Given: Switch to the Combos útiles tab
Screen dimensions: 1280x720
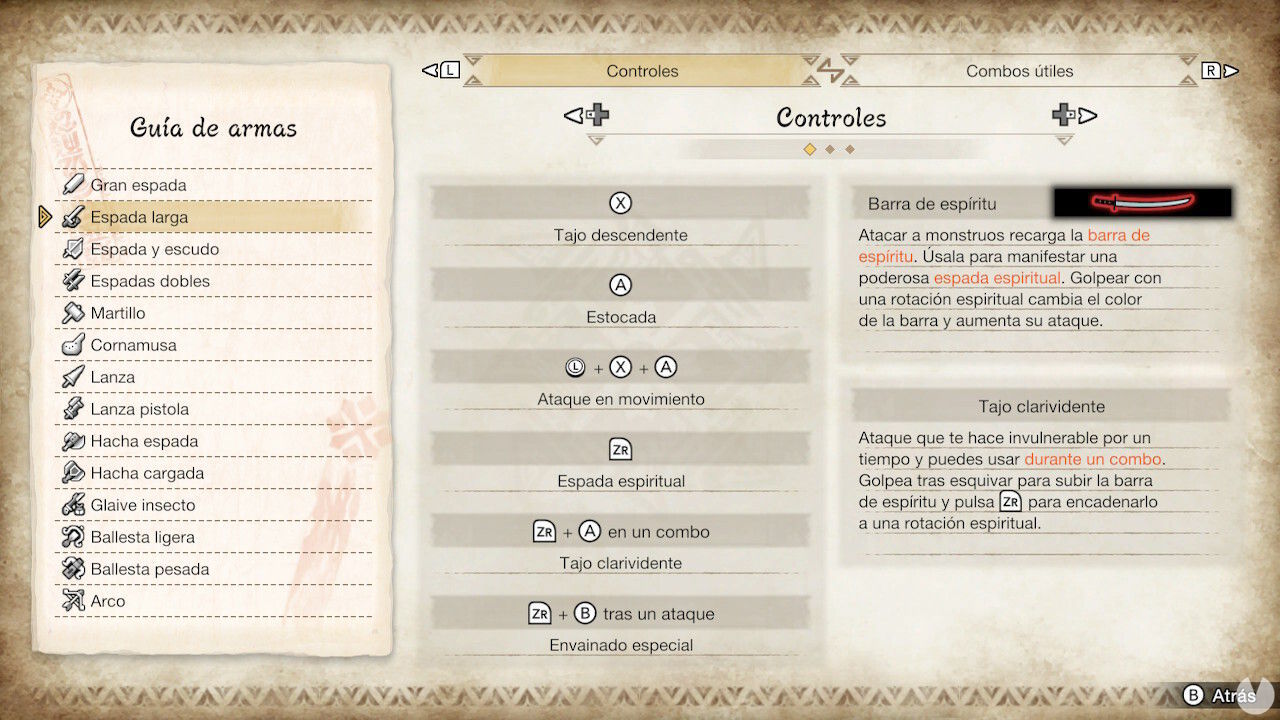Looking at the screenshot, I should pos(1020,71).
